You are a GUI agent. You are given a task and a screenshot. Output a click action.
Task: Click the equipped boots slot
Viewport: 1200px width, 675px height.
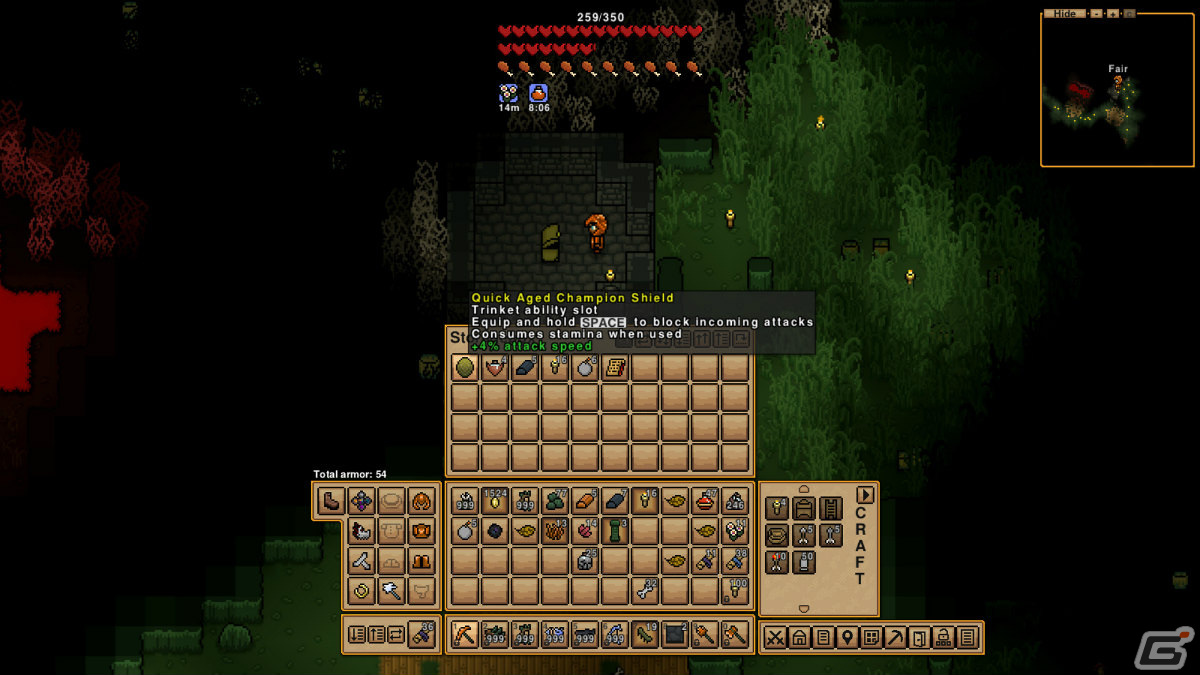coord(331,501)
